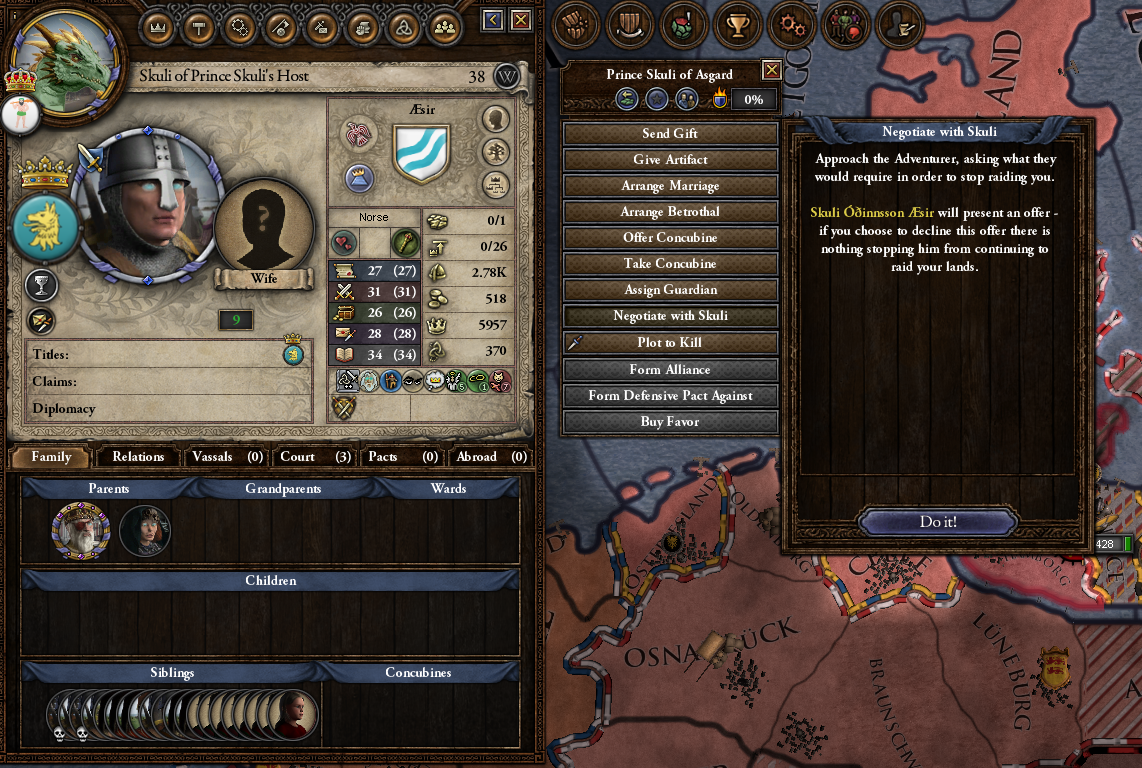The height and width of the screenshot is (768, 1142).
Task: Click Offer Concubine
Action: click(x=670, y=238)
